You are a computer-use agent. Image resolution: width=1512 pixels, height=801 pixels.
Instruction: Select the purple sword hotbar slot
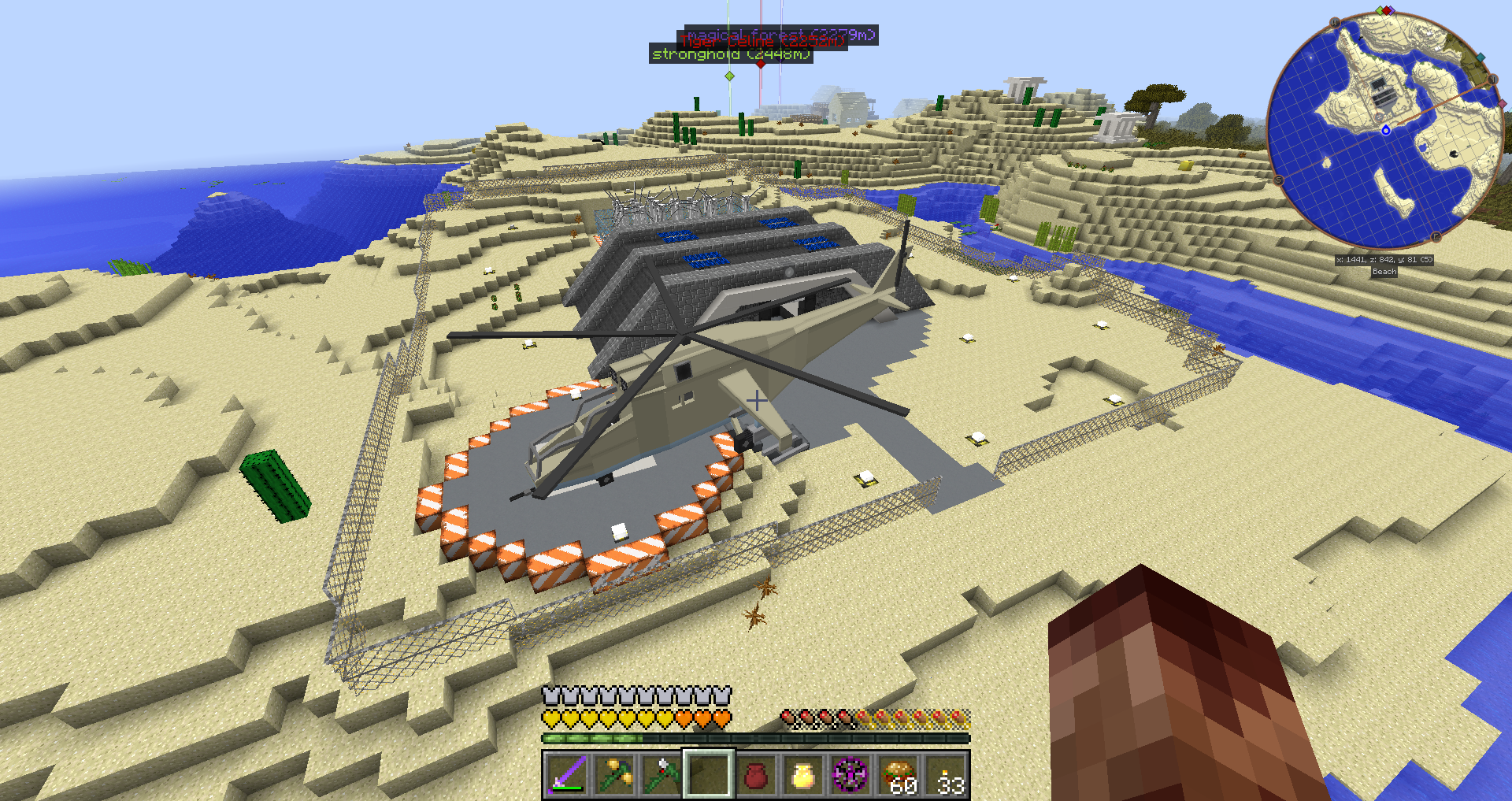tap(566, 774)
